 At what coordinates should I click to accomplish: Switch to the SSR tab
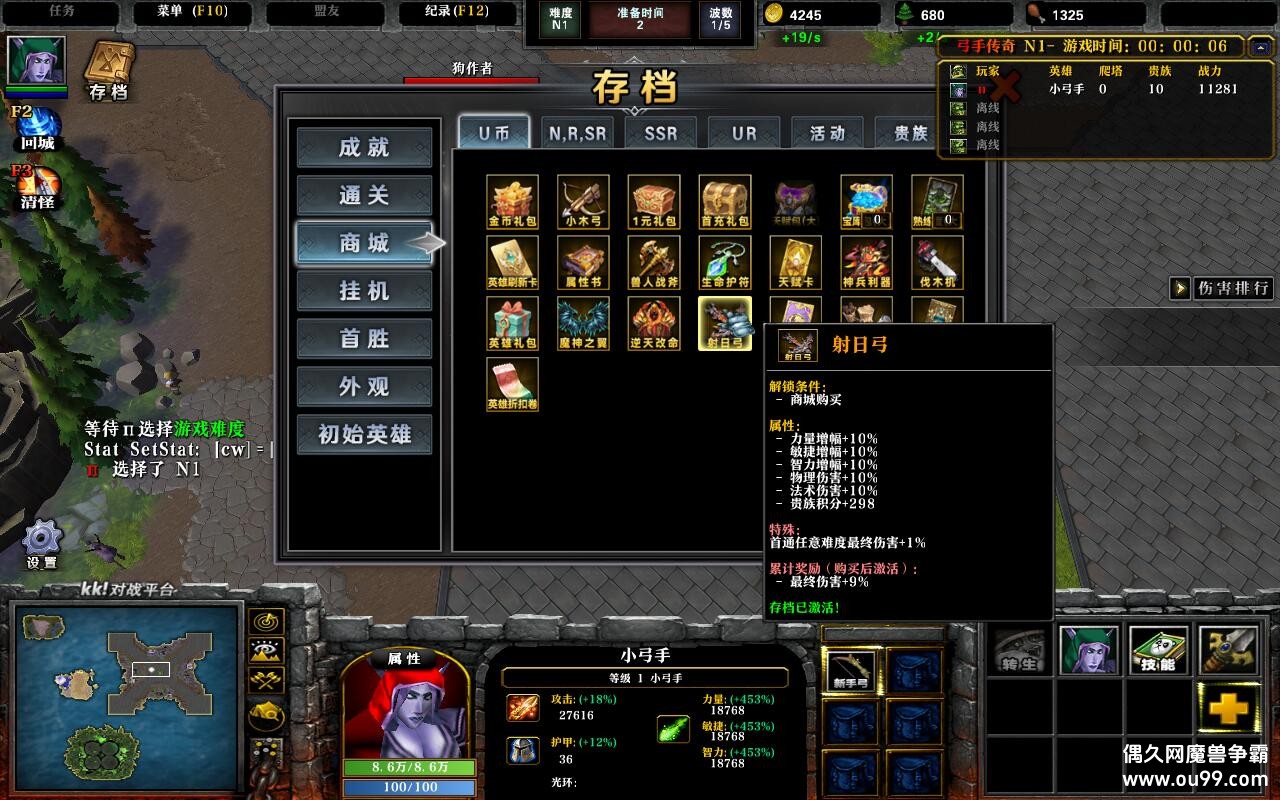pos(660,133)
